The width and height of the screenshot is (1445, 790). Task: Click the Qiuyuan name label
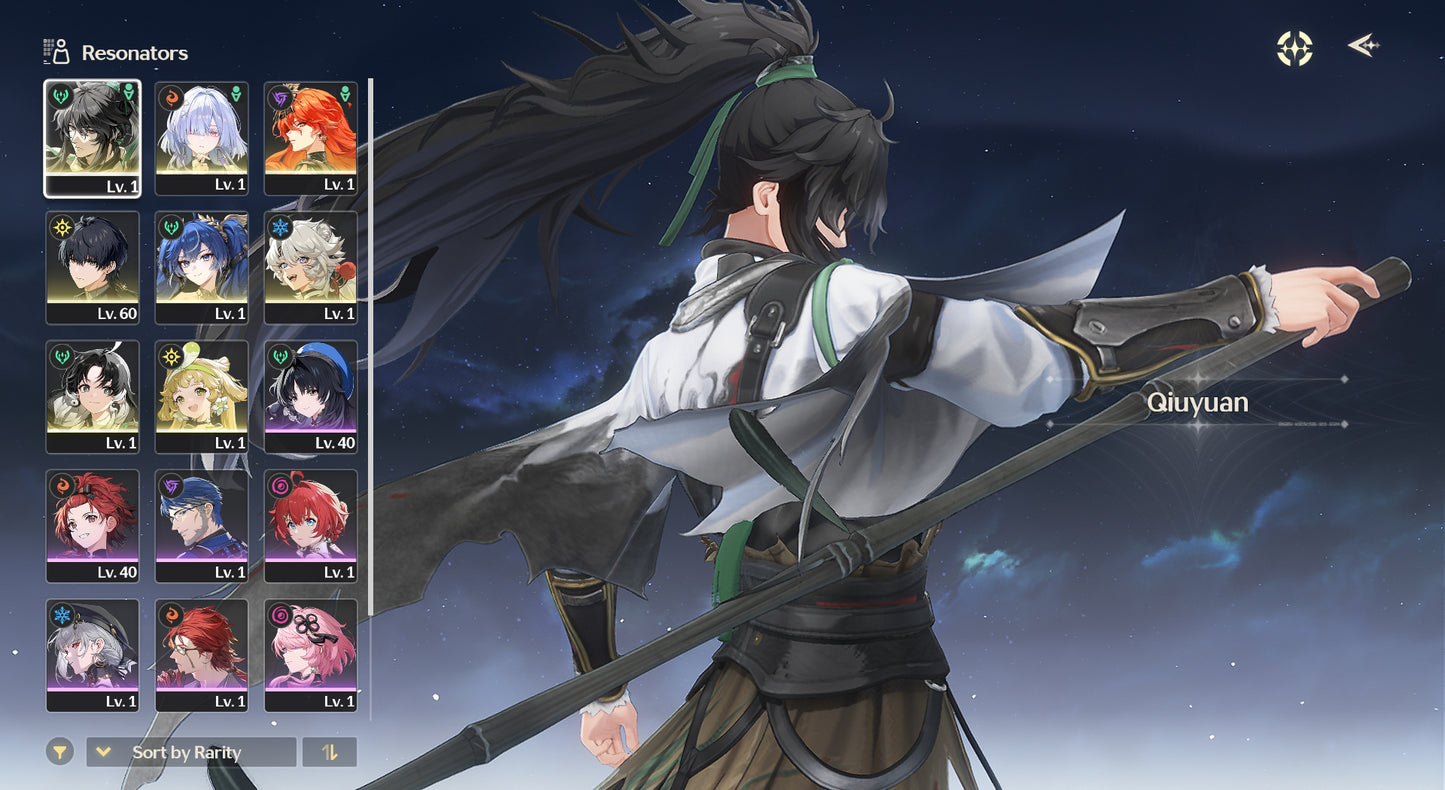pos(1198,403)
